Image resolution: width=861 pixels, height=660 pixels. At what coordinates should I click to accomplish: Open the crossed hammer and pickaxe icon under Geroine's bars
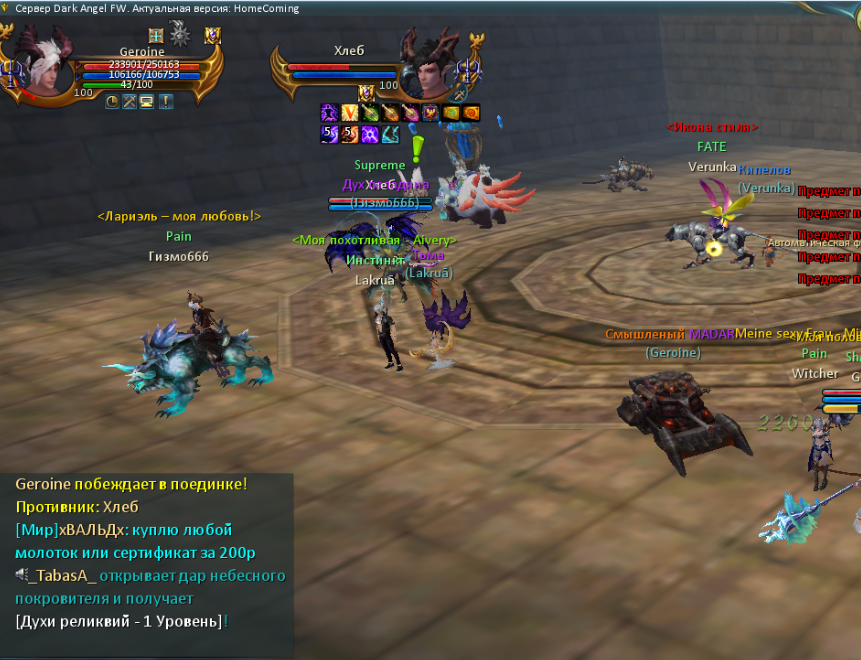click(x=129, y=101)
